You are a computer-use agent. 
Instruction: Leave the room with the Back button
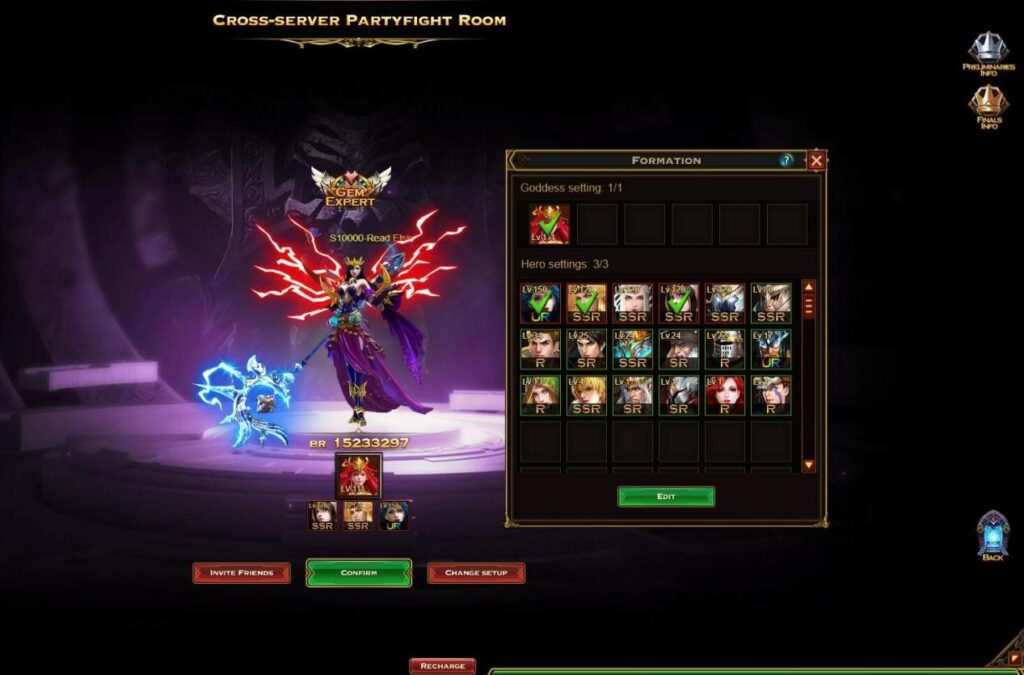(992, 535)
